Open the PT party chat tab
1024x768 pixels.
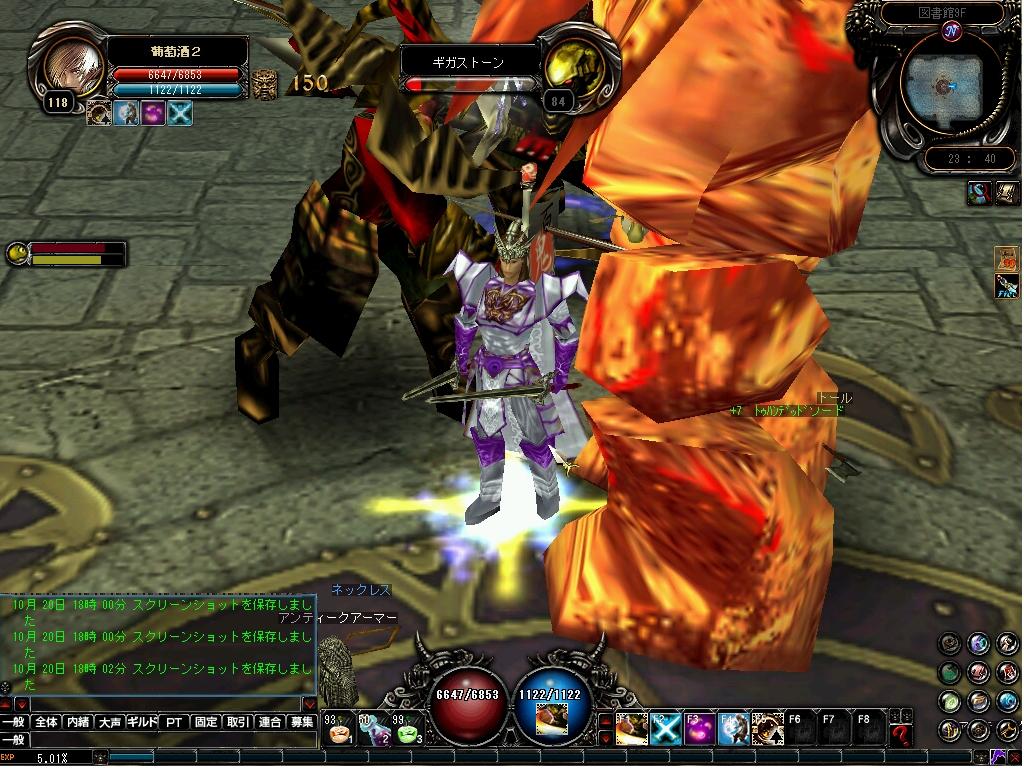point(174,722)
